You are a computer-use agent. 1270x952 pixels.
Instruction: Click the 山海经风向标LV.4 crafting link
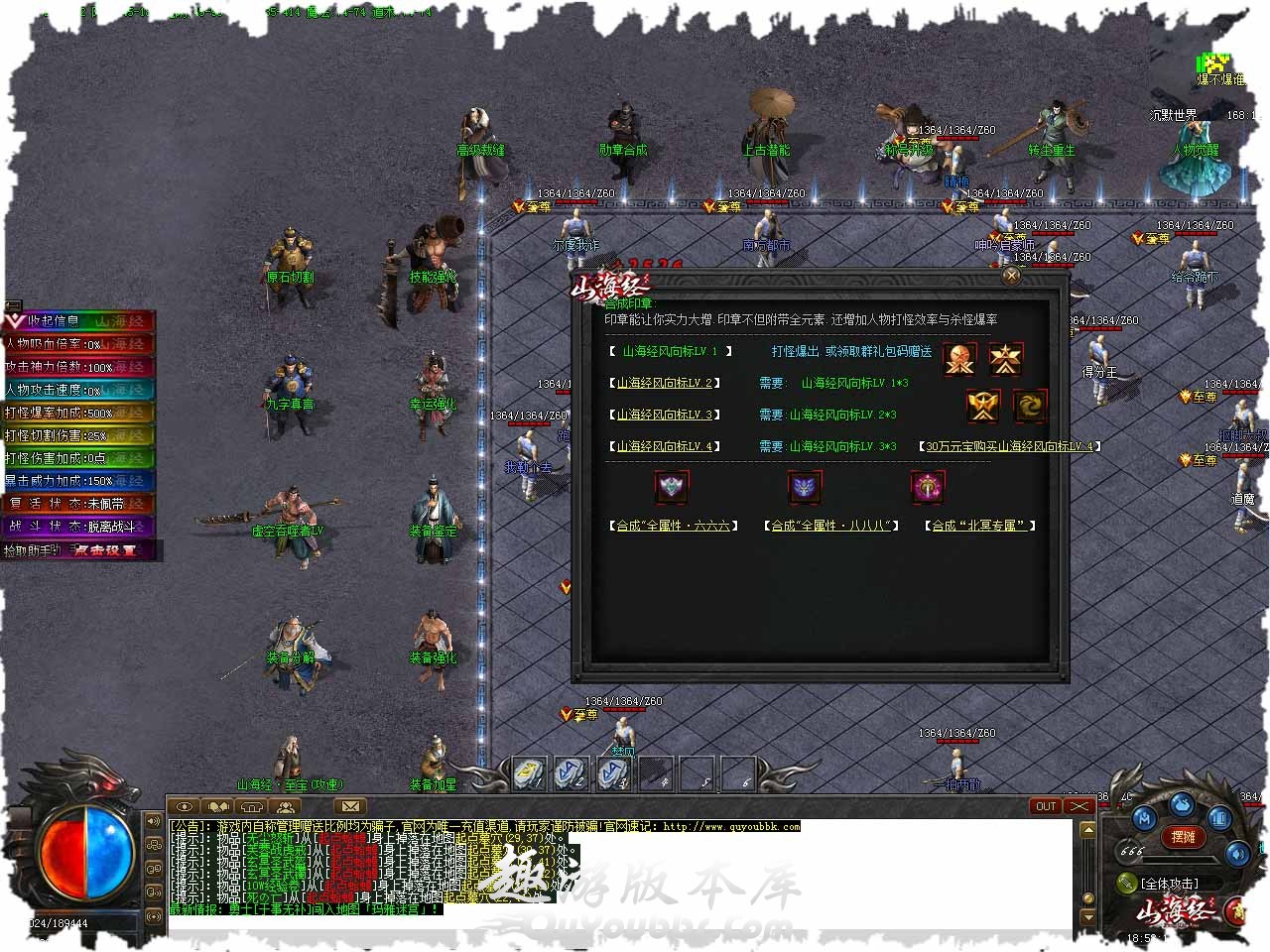click(664, 446)
